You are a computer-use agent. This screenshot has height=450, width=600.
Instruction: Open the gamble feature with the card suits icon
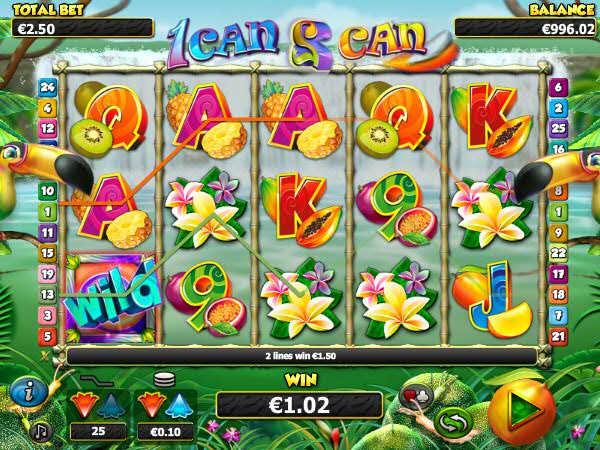click(x=412, y=396)
